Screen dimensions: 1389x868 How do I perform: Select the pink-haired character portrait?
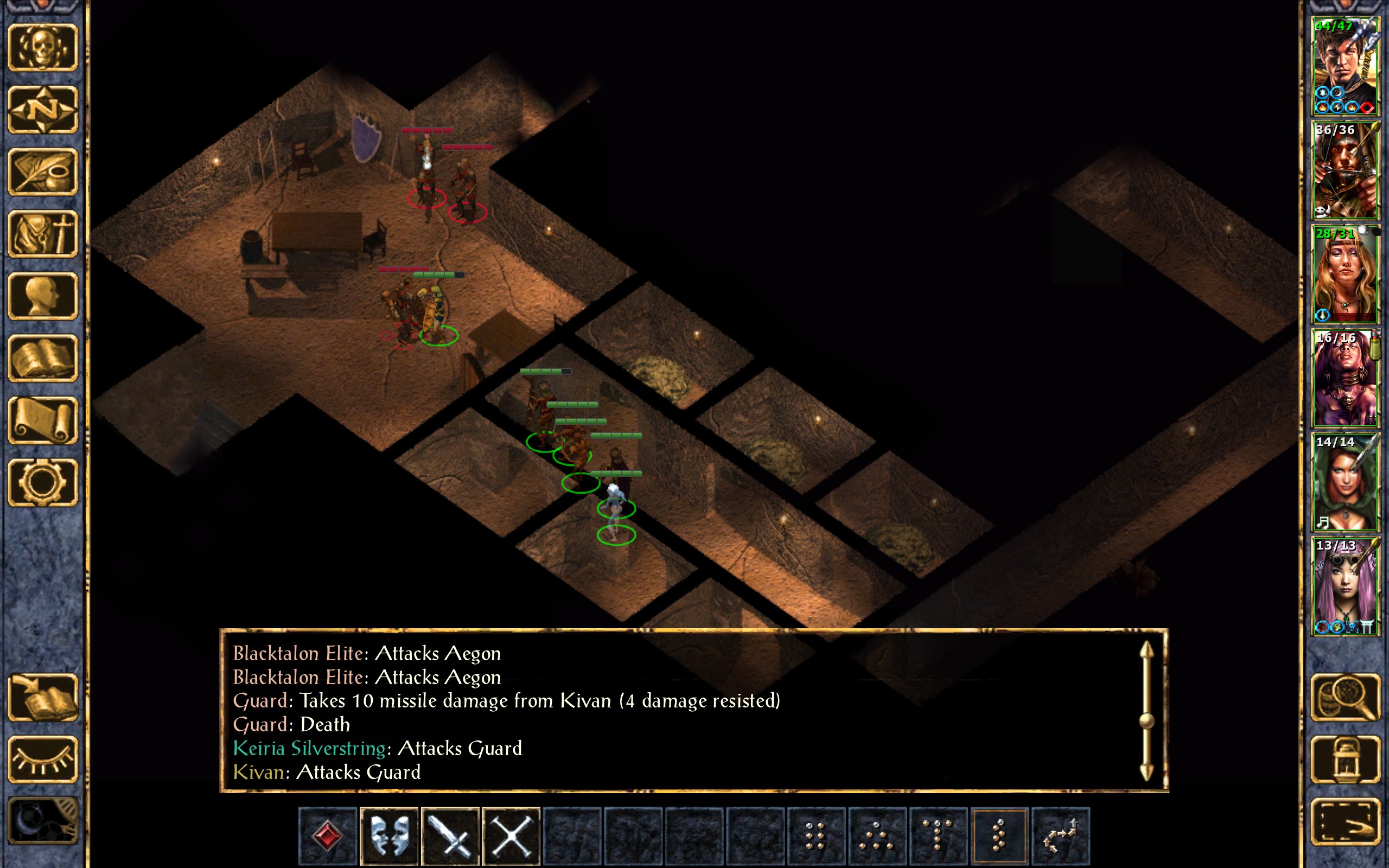point(1345,586)
